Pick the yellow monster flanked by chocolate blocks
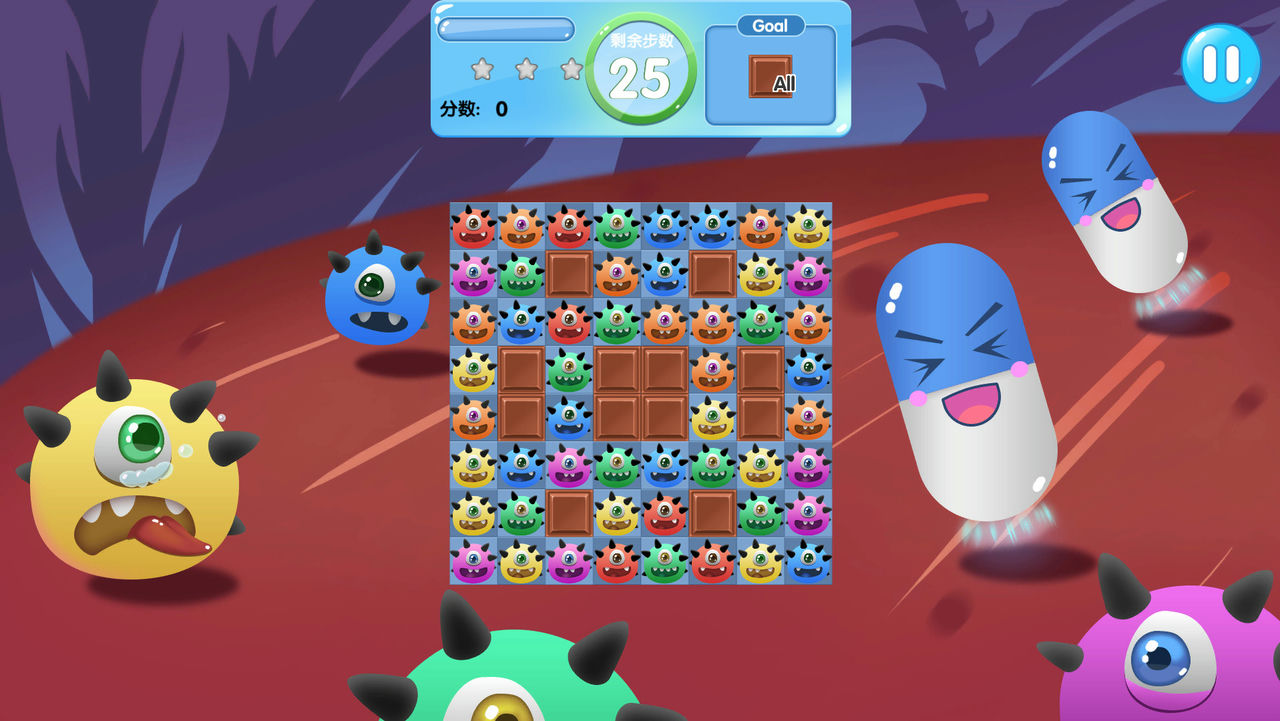Image resolution: width=1280 pixels, height=721 pixels. [712, 417]
